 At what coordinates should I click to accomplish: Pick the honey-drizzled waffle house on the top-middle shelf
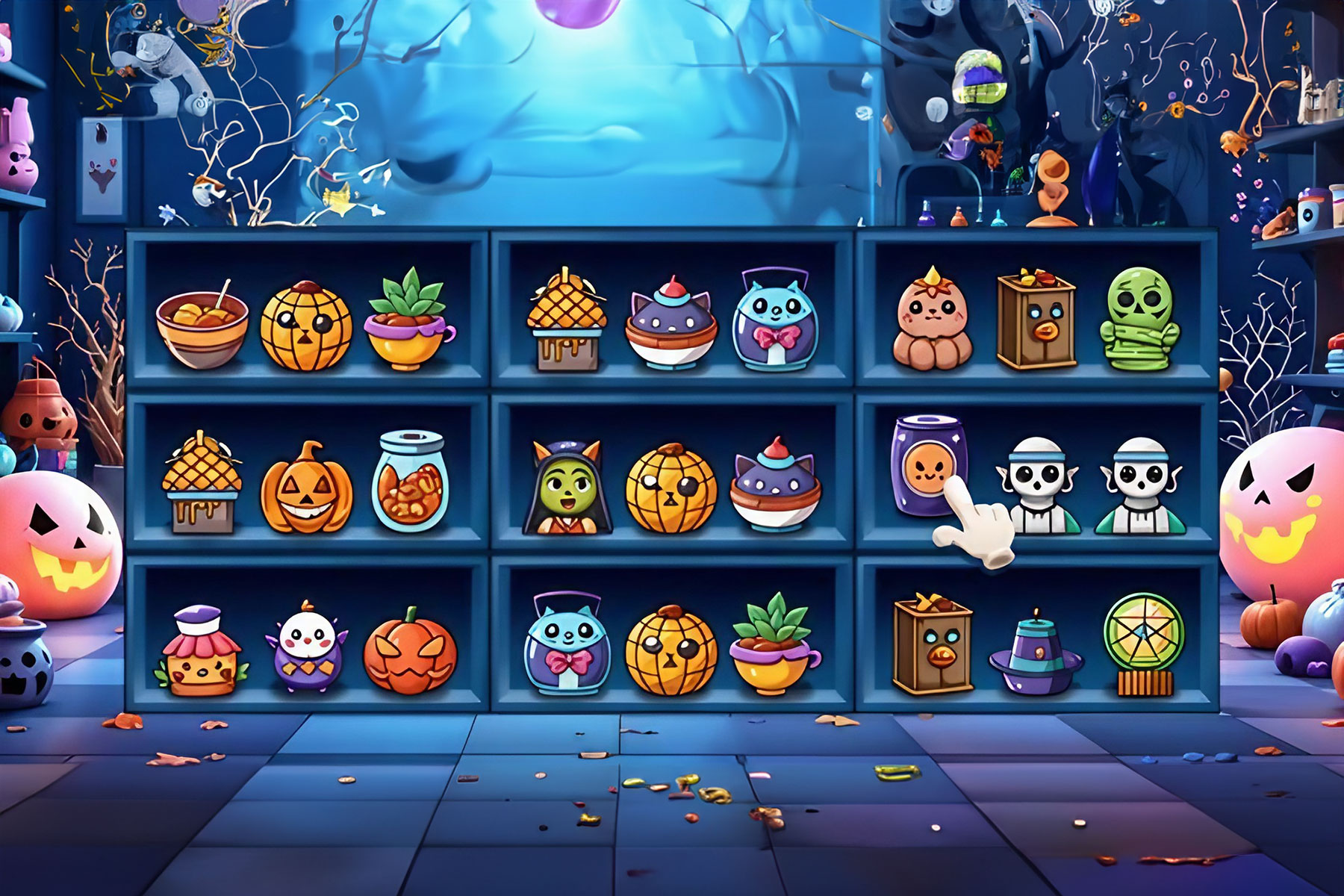pos(567,317)
